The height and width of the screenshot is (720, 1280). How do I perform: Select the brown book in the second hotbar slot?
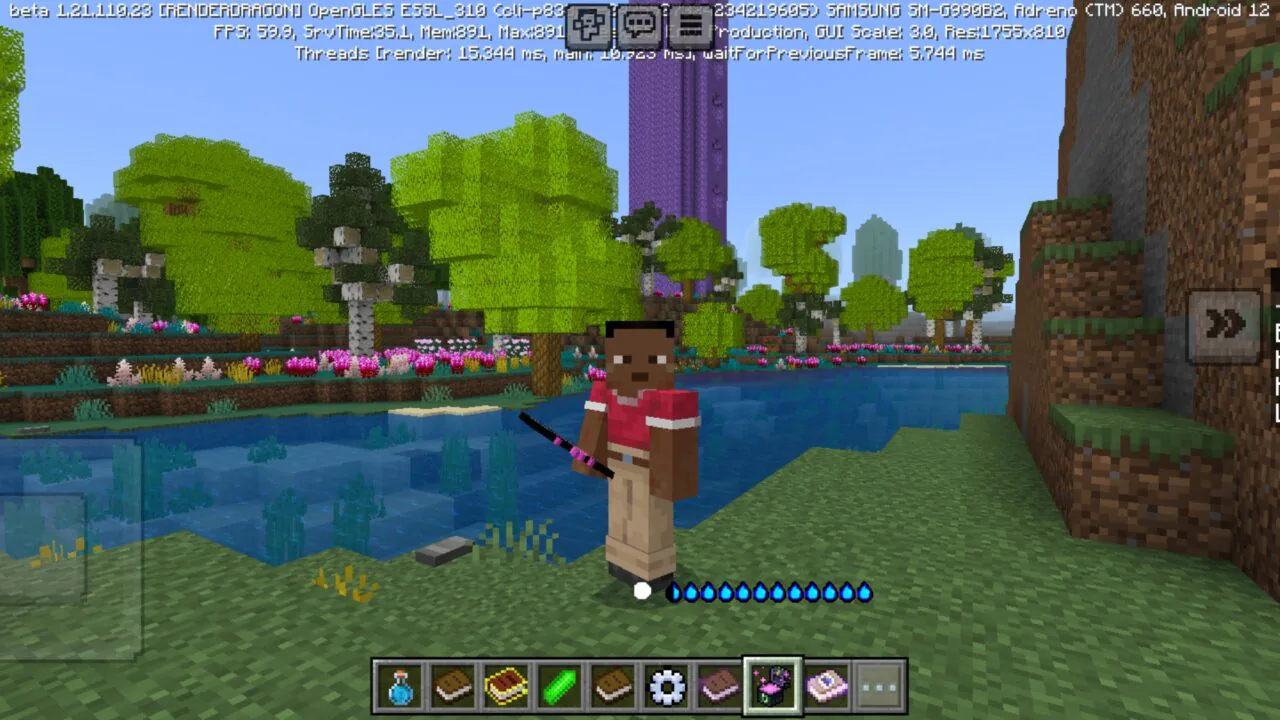pyautogui.click(x=454, y=686)
